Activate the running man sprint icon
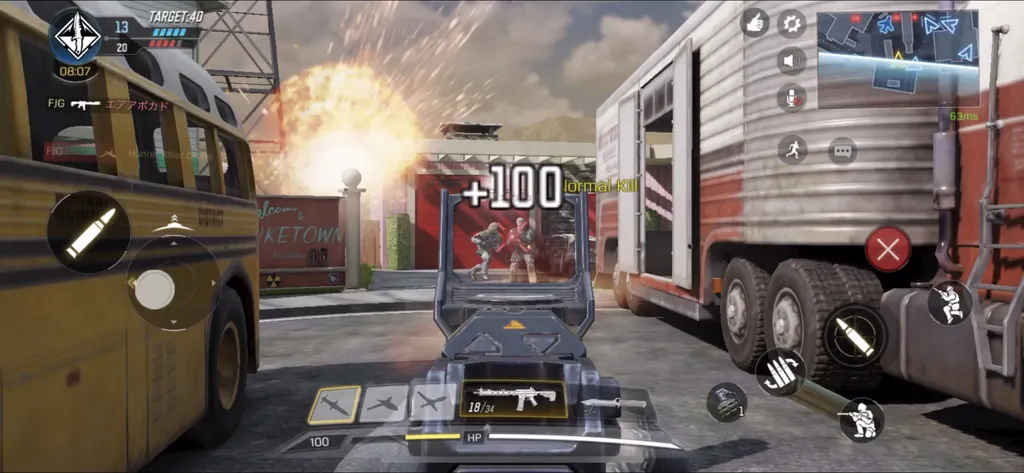Screen dimensions: 1024x473 pos(792,150)
